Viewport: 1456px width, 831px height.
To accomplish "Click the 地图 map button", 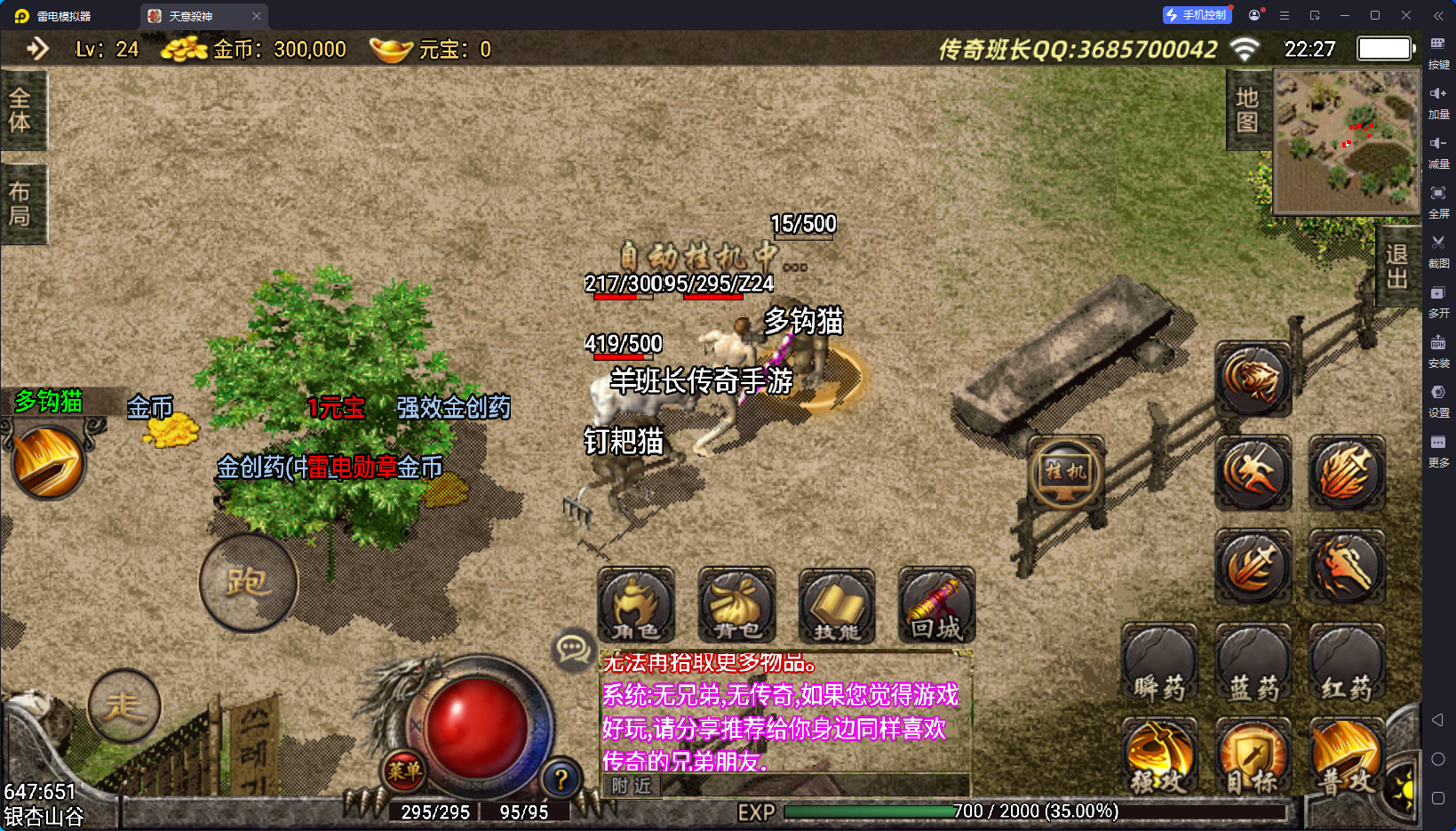I will click(1248, 110).
